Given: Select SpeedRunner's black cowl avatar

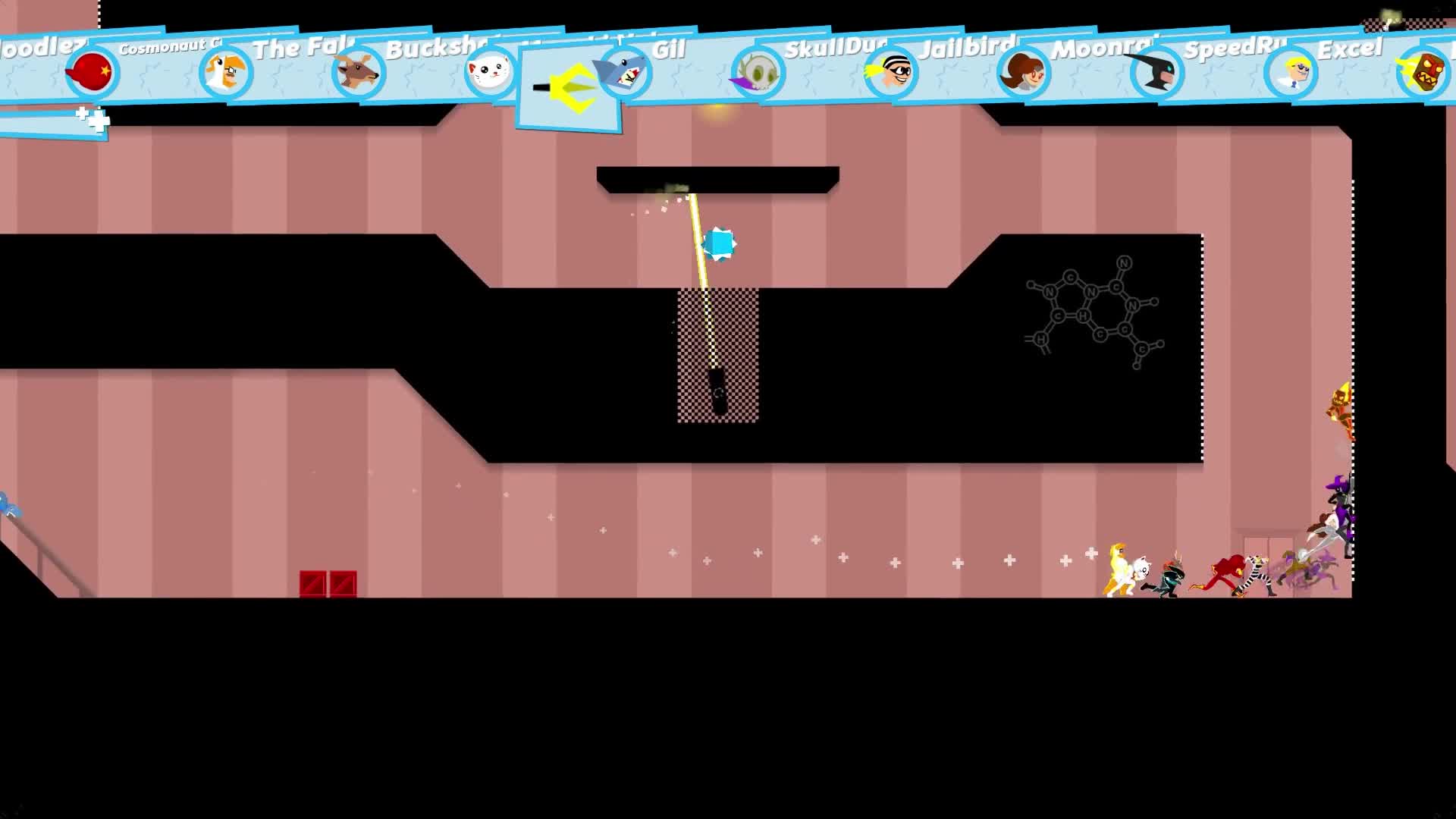Looking at the screenshot, I should pyautogui.click(x=1154, y=72).
